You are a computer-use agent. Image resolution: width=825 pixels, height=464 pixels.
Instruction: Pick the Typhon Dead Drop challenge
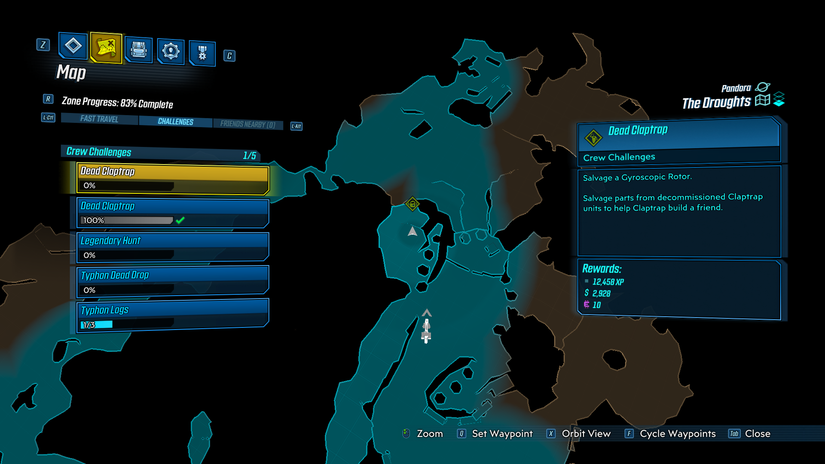point(172,280)
